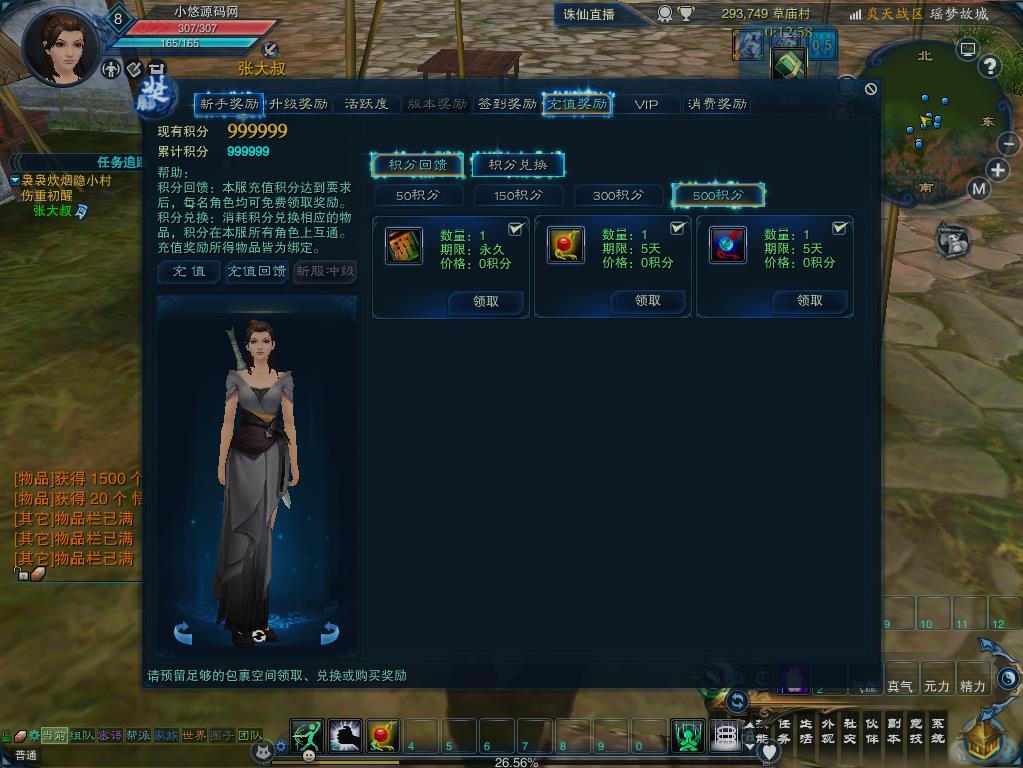Select the 活跃度 tab
The height and width of the screenshot is (768, 1023).
366,104
